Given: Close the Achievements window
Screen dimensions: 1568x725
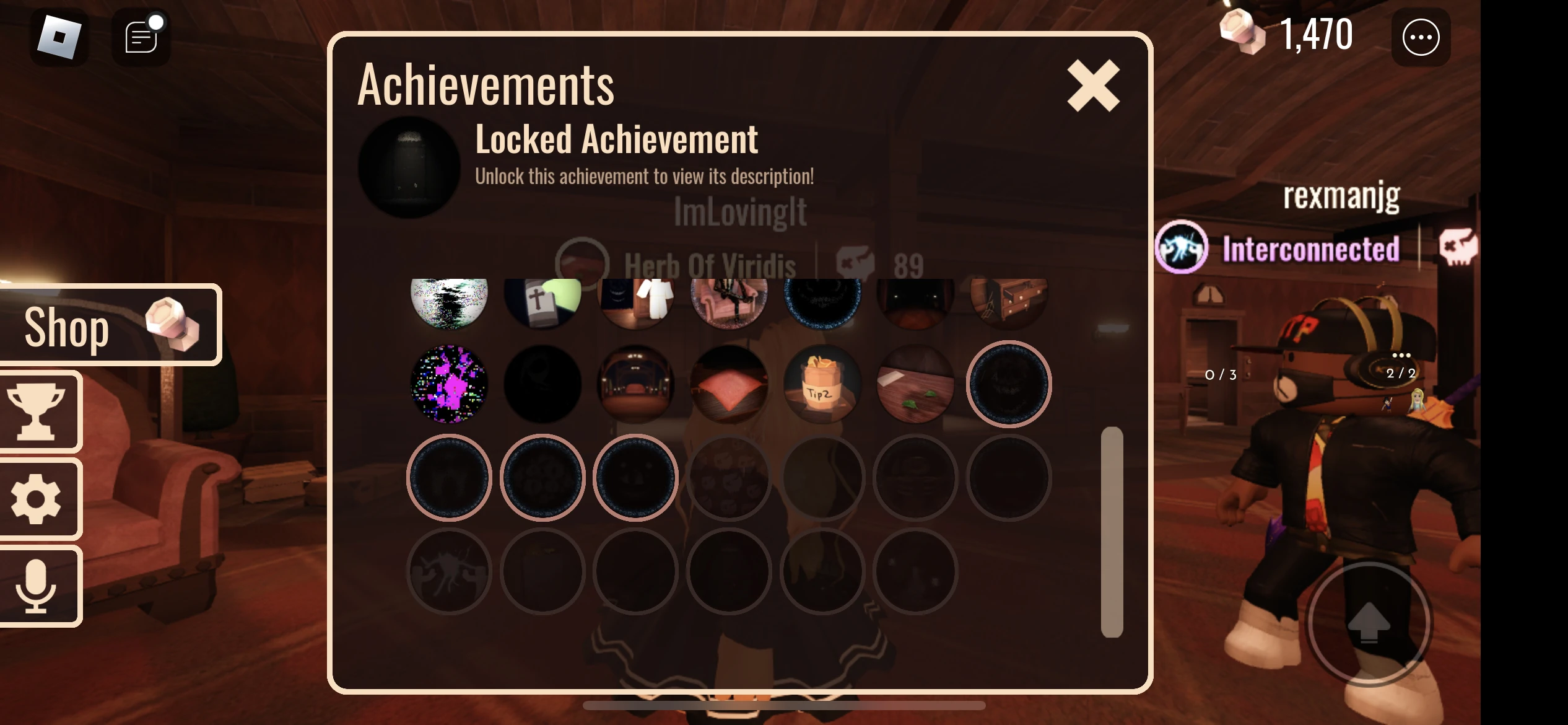Looking at the screenshot, I should 1093,86.
